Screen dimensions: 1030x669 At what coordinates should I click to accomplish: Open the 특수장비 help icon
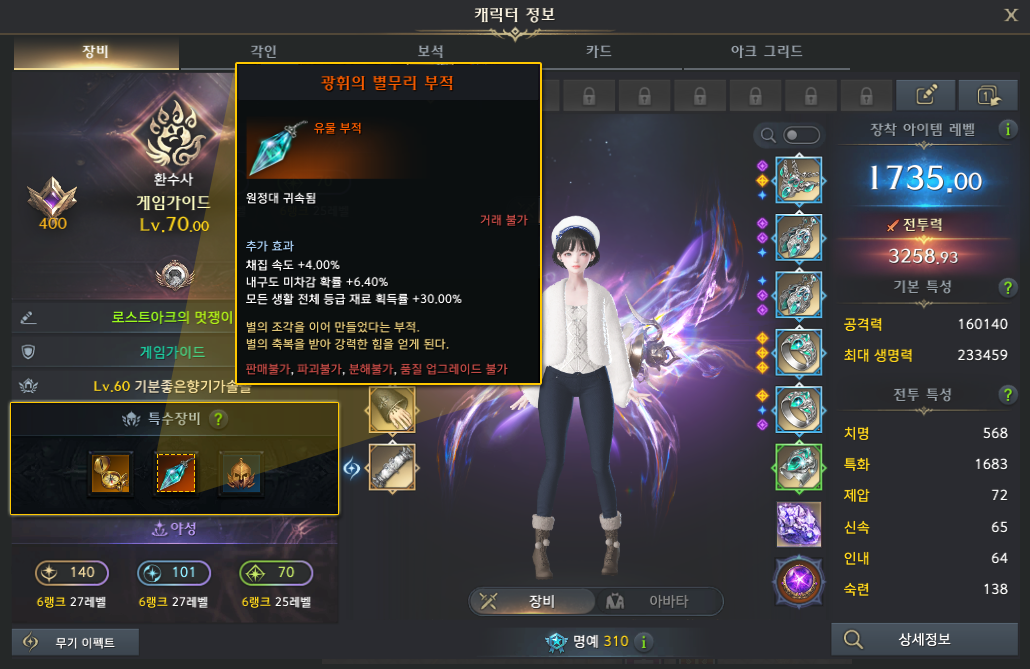[x=219, y=421]
